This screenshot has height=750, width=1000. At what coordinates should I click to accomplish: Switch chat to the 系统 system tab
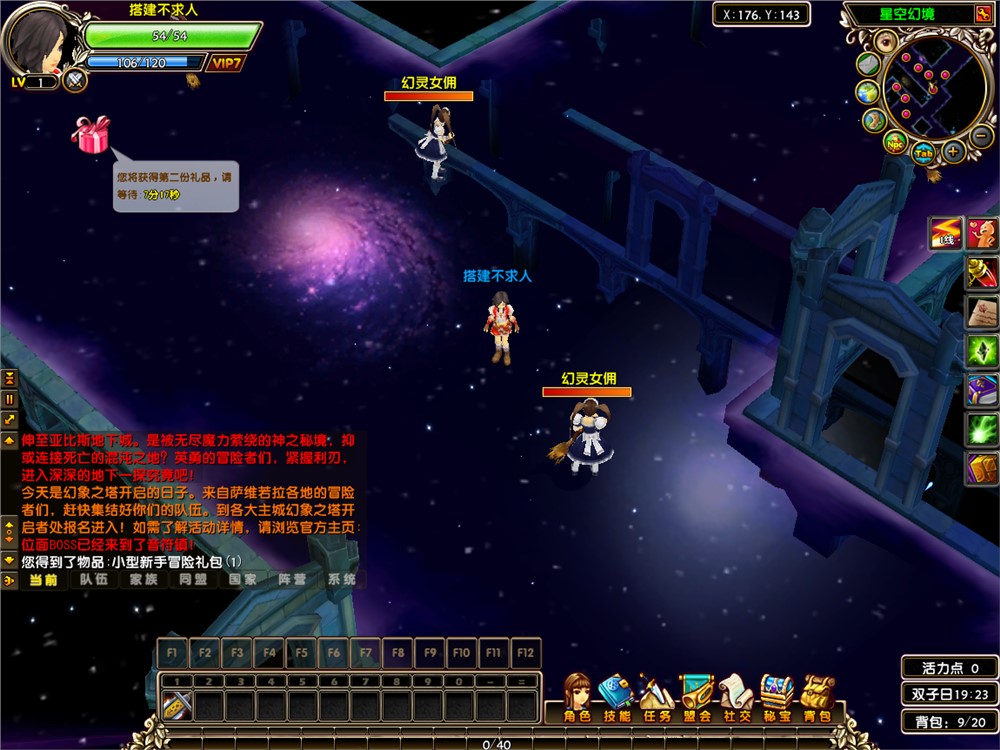341,579
